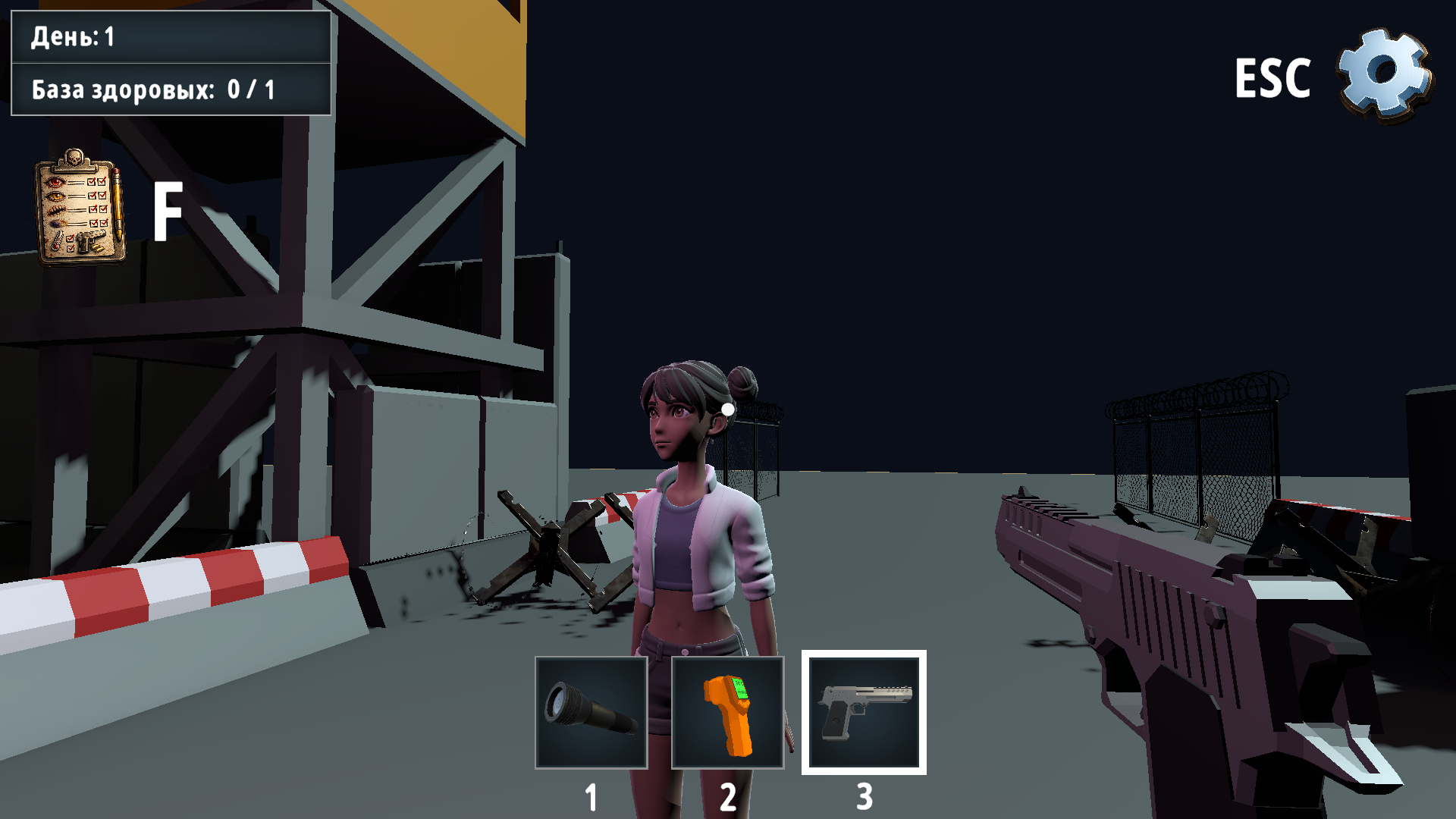Click the skull emblem on the clipboard icon
The image size is (1456, 819).
(74, 157)
